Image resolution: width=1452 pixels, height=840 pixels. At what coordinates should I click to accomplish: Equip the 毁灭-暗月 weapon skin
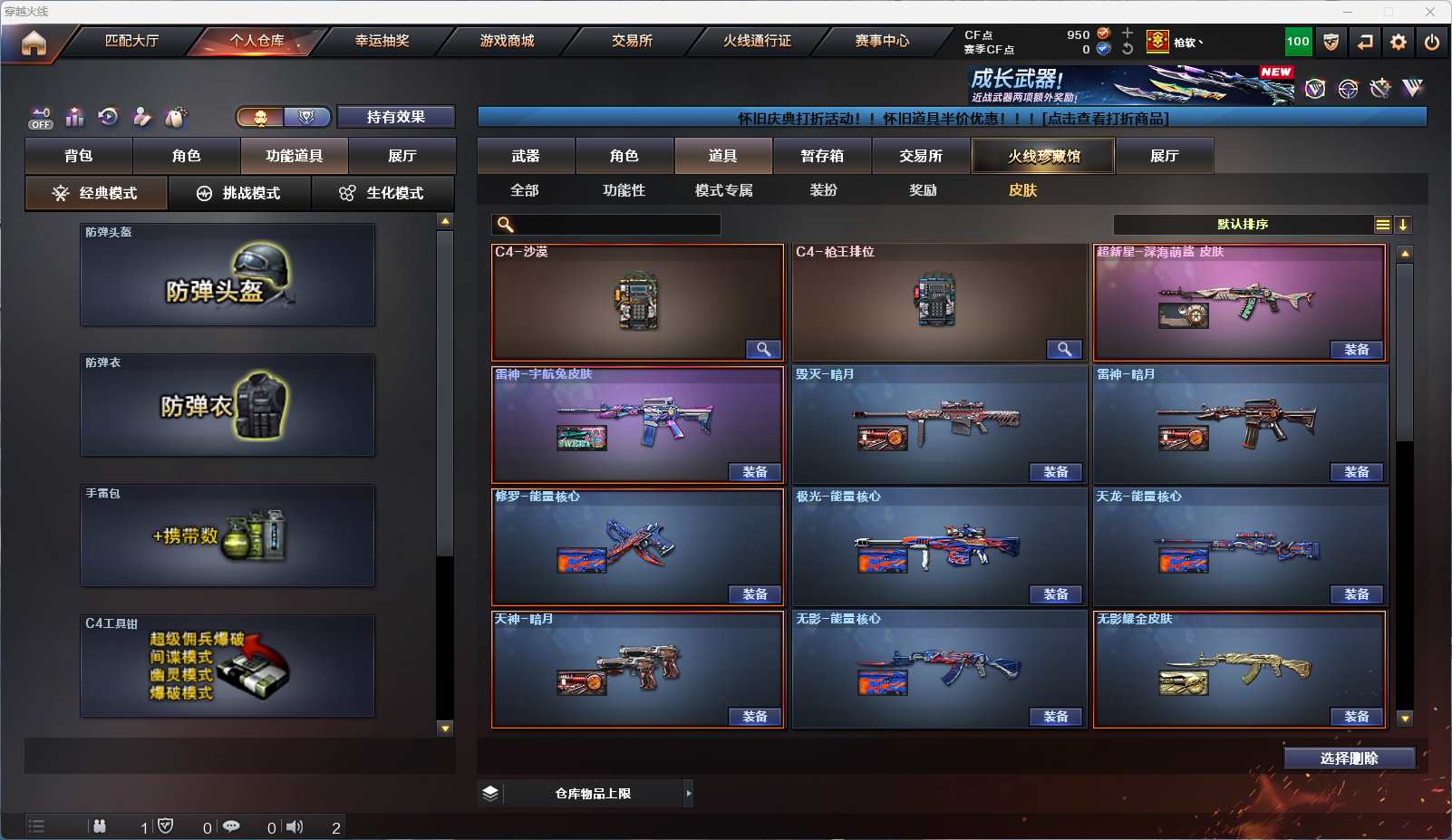click(1055, 472)
